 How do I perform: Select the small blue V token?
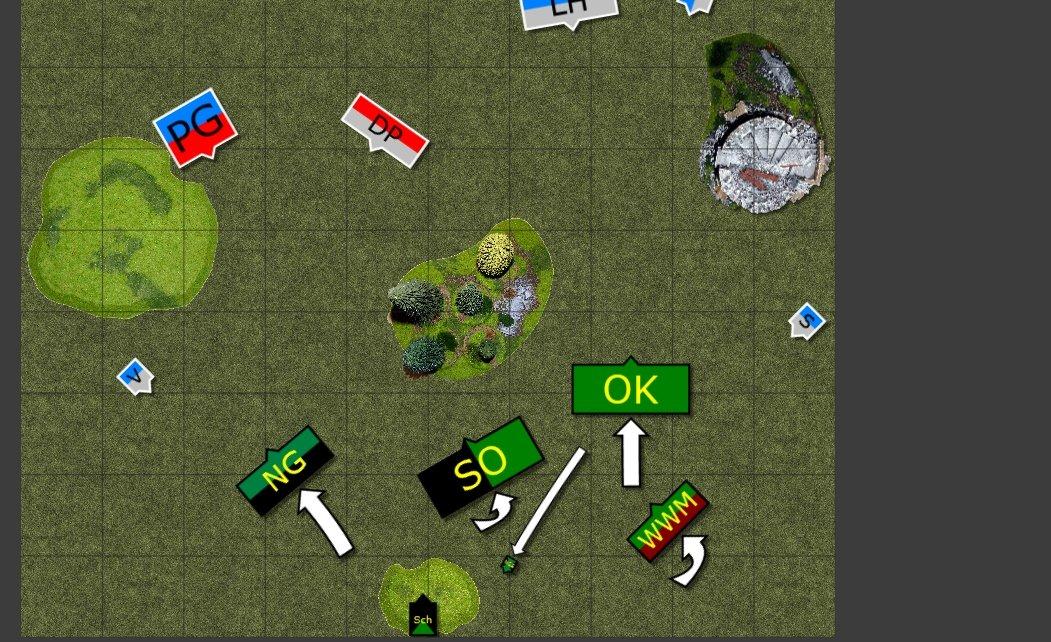pyautogui.click(x=134, y=376)
